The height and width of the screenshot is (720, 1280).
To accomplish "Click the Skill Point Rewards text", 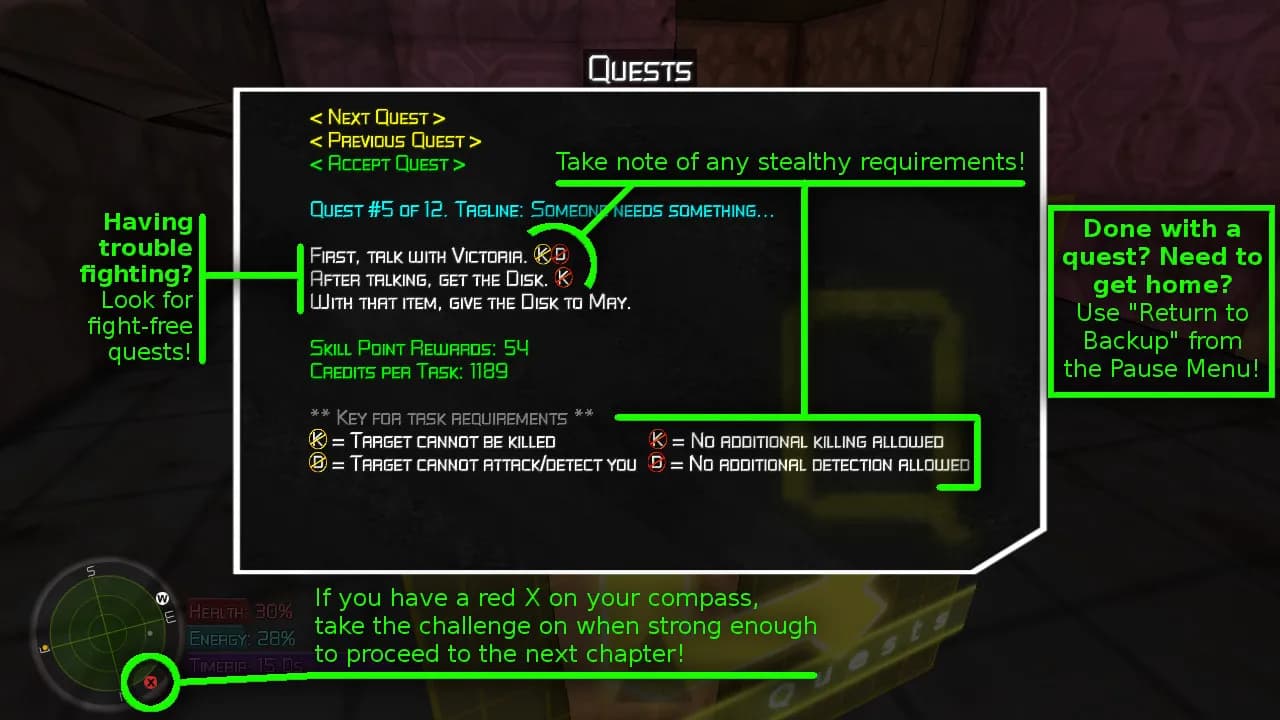I will pyautogui.click(x=417, y=348).
